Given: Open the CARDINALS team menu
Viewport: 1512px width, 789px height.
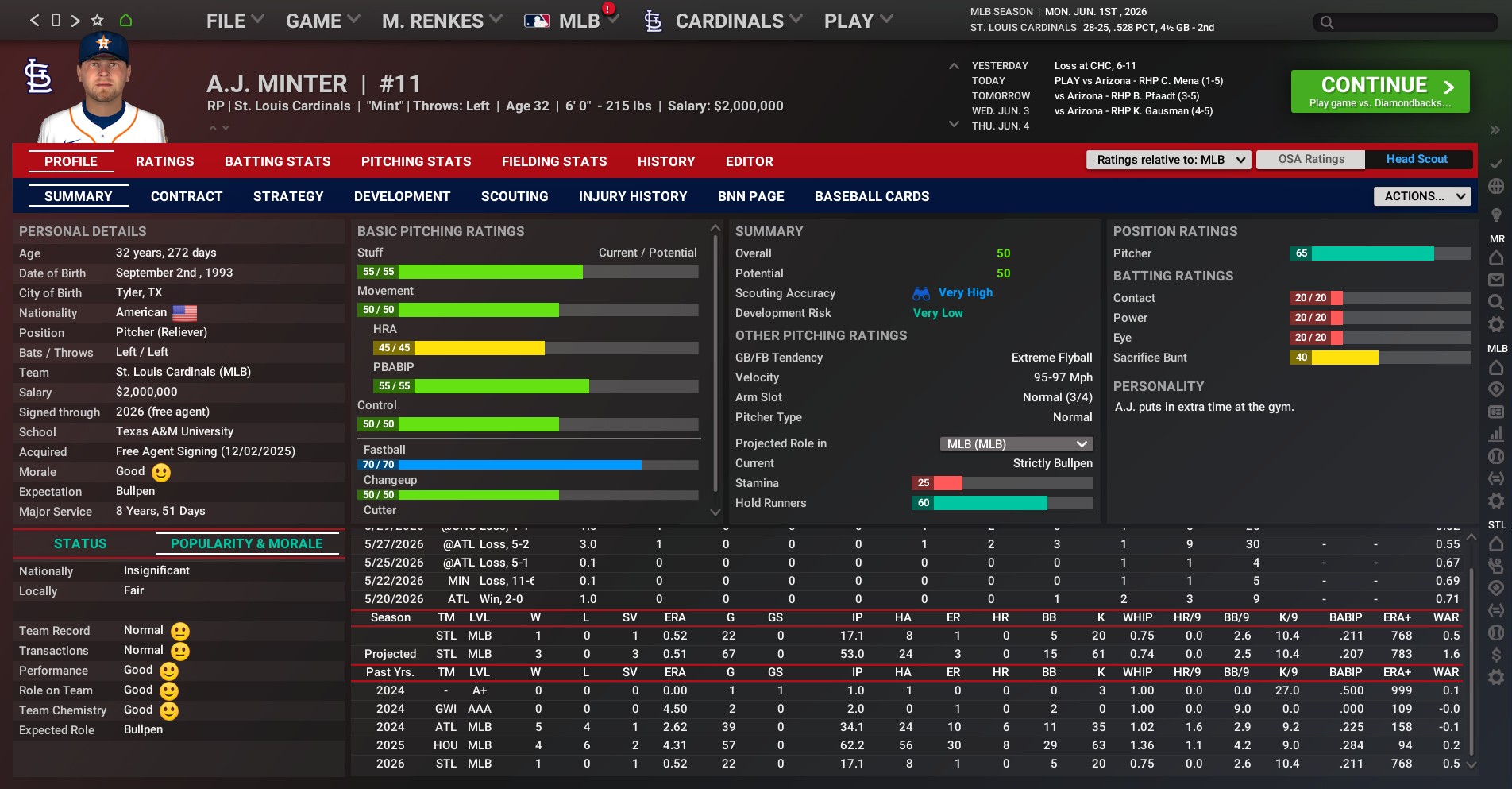Looking at the screenshot, I should 728,21.
